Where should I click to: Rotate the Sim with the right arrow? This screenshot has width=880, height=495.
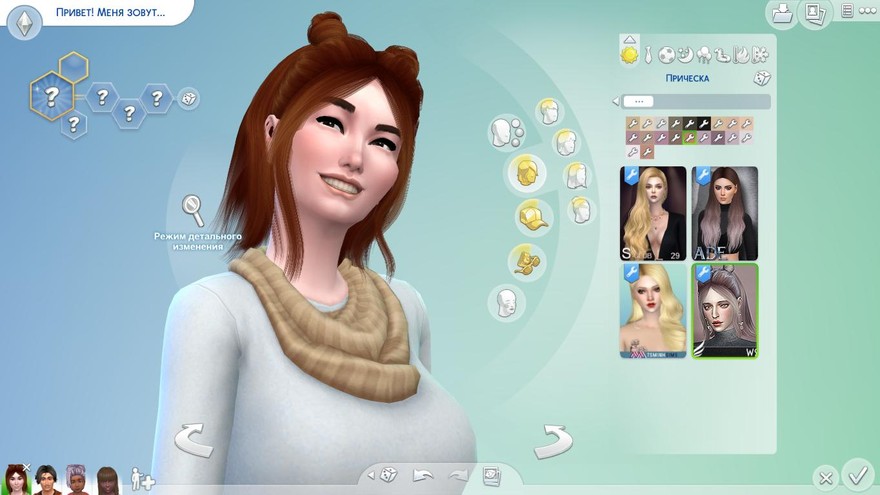pos(551,440)
